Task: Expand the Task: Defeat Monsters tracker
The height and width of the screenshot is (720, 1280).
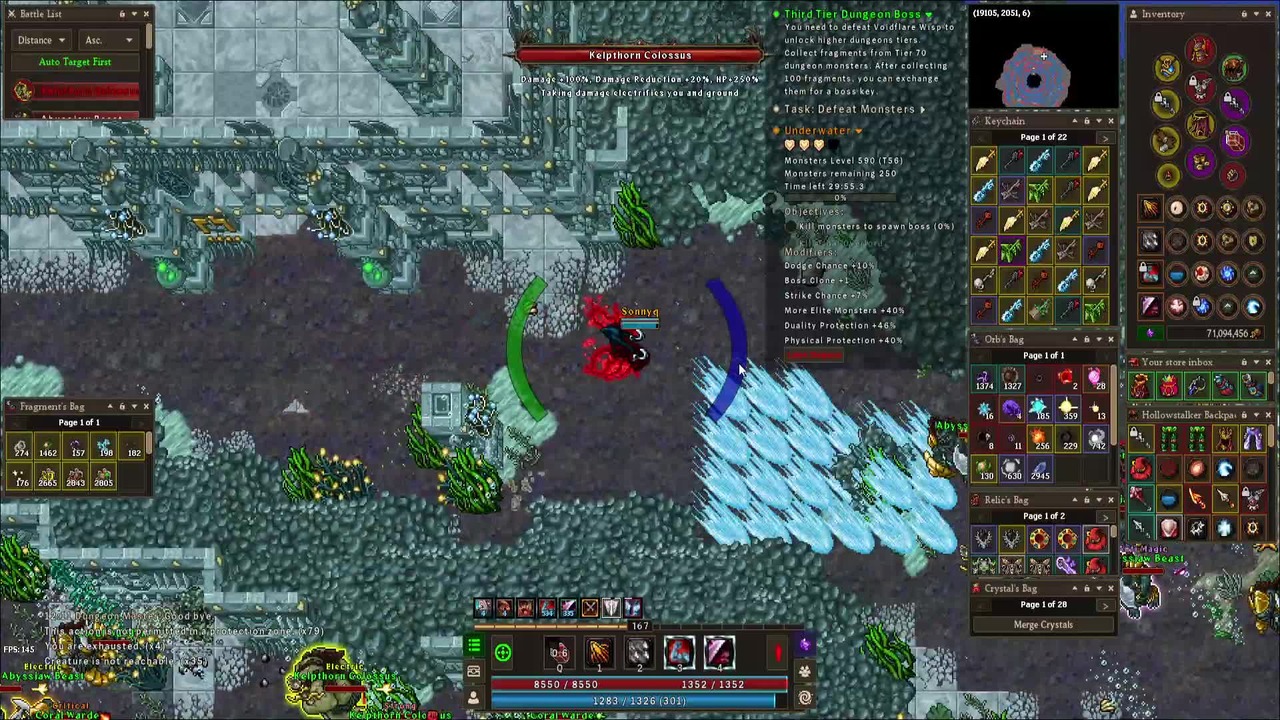Action: click(922, 109)
